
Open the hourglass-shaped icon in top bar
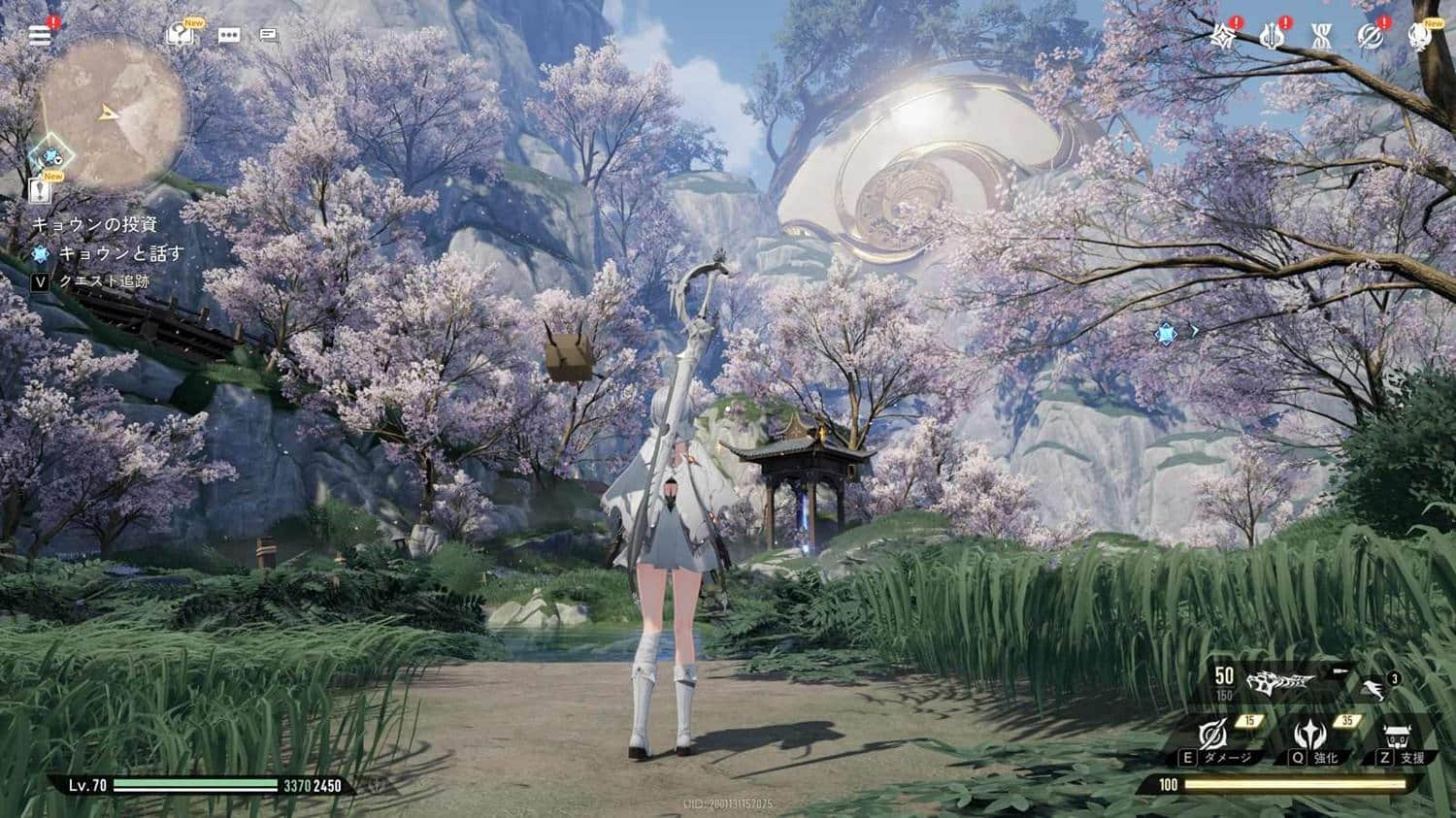(x=1321, y=37)
